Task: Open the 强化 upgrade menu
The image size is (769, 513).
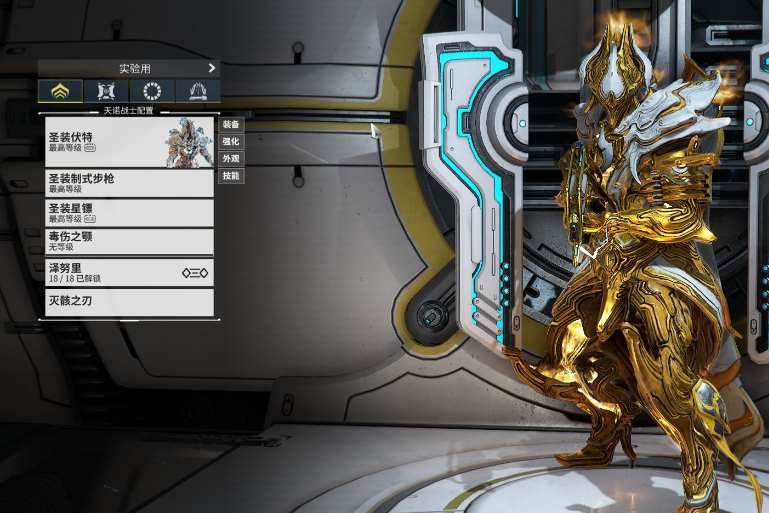Action: 231,141
